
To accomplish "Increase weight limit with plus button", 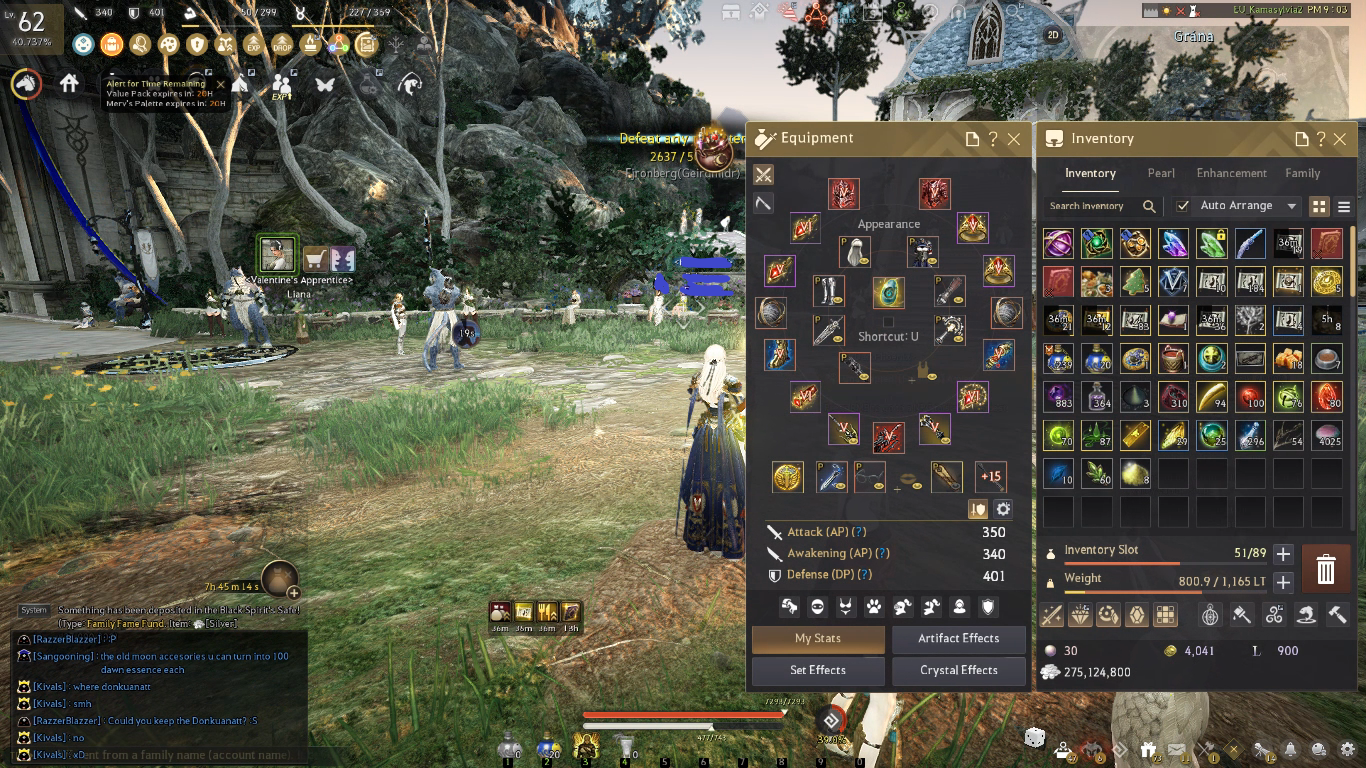I will pyautogui.click(x=1284, y=582).
